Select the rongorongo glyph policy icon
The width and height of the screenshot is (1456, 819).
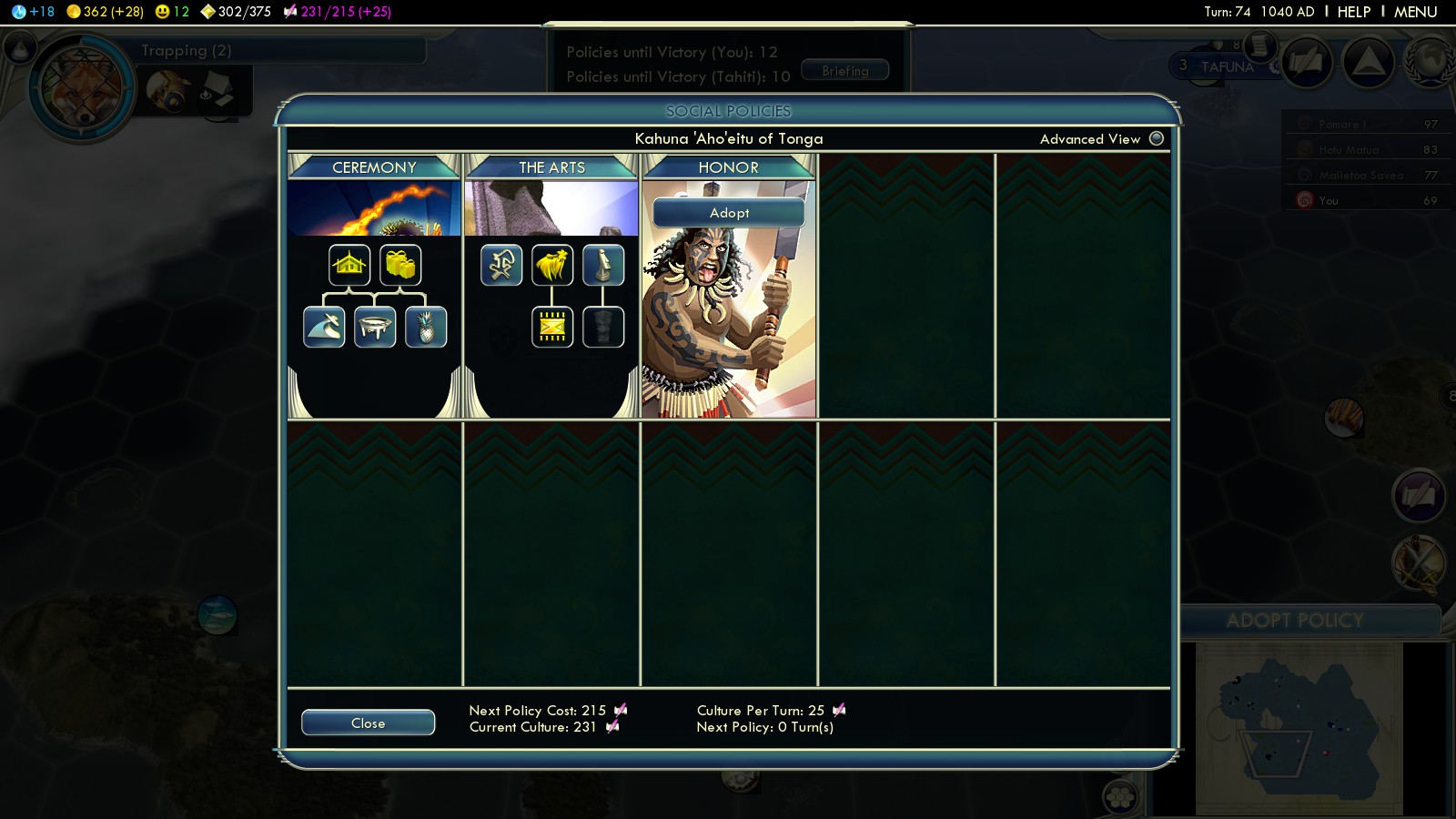(x=501, y=265)
